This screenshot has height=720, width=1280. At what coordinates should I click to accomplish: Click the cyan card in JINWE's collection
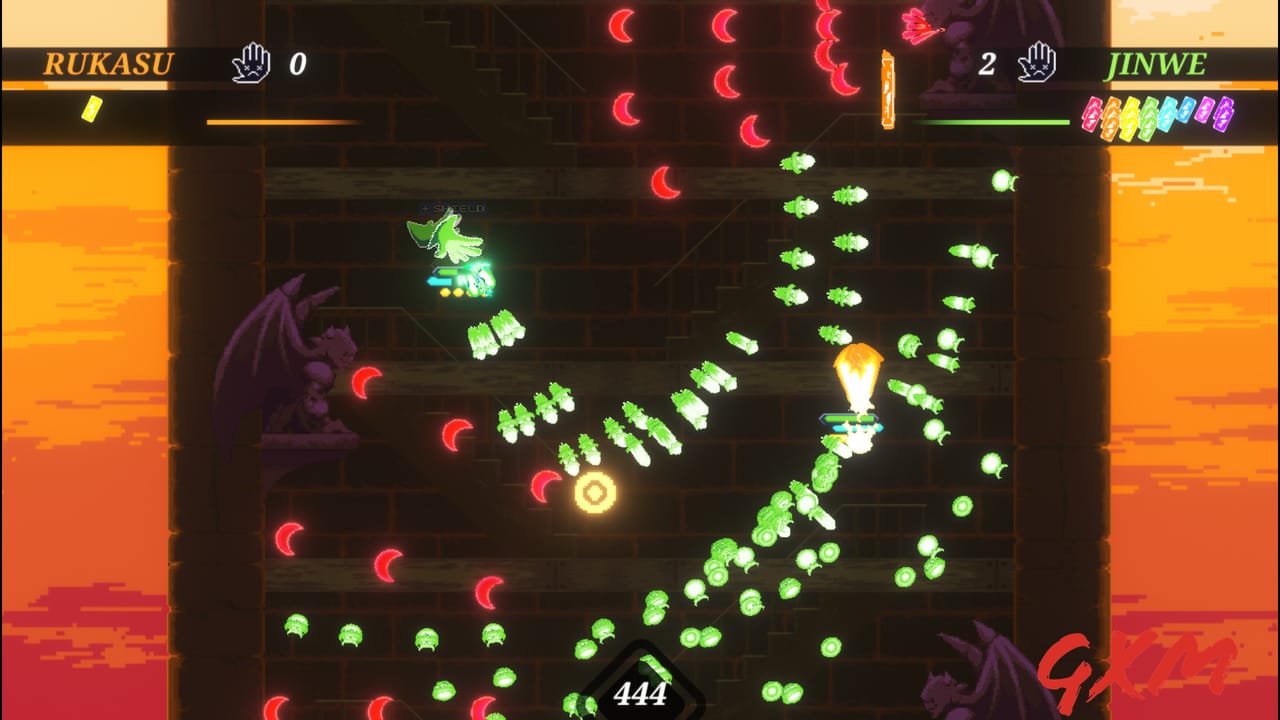pyautogui.click(x=1167, y=112)
